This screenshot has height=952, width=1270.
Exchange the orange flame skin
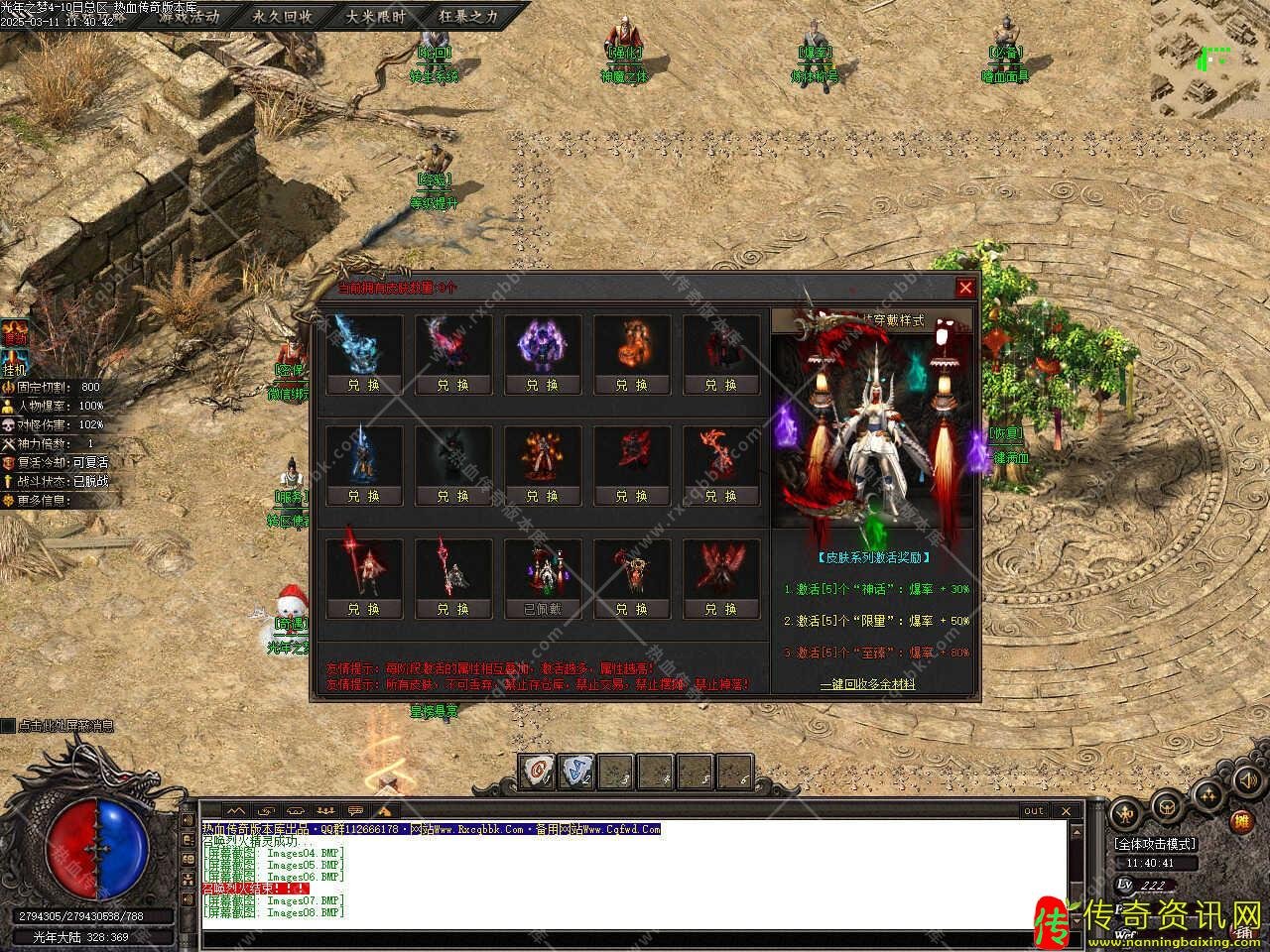pyautogui.click(x=631, y=385)
